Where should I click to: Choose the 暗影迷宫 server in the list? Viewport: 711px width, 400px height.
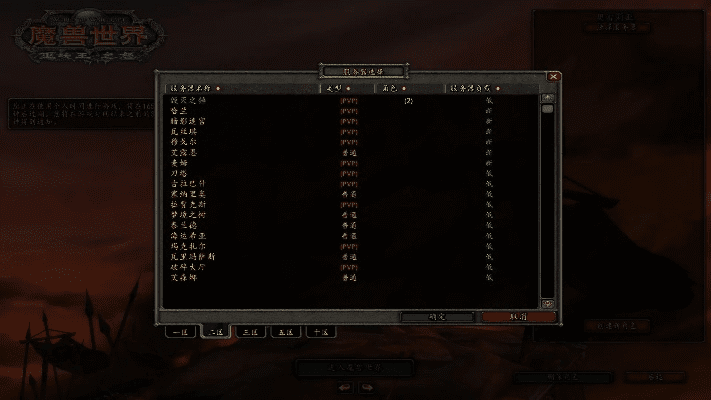tap(188, 121)
